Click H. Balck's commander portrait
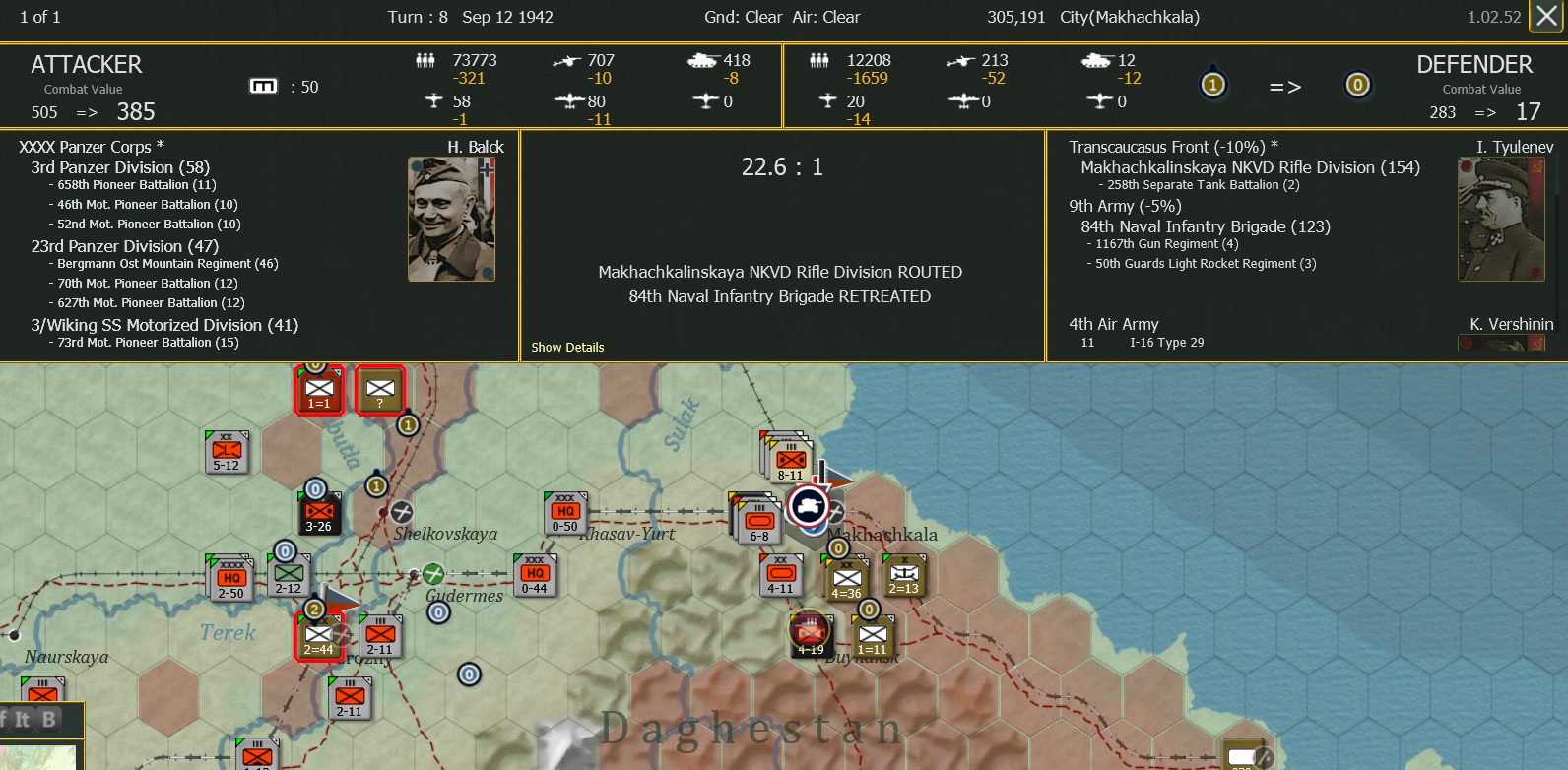Image resolution: width=1568 pixels, height=770 pixels. [x=451, y=218]
